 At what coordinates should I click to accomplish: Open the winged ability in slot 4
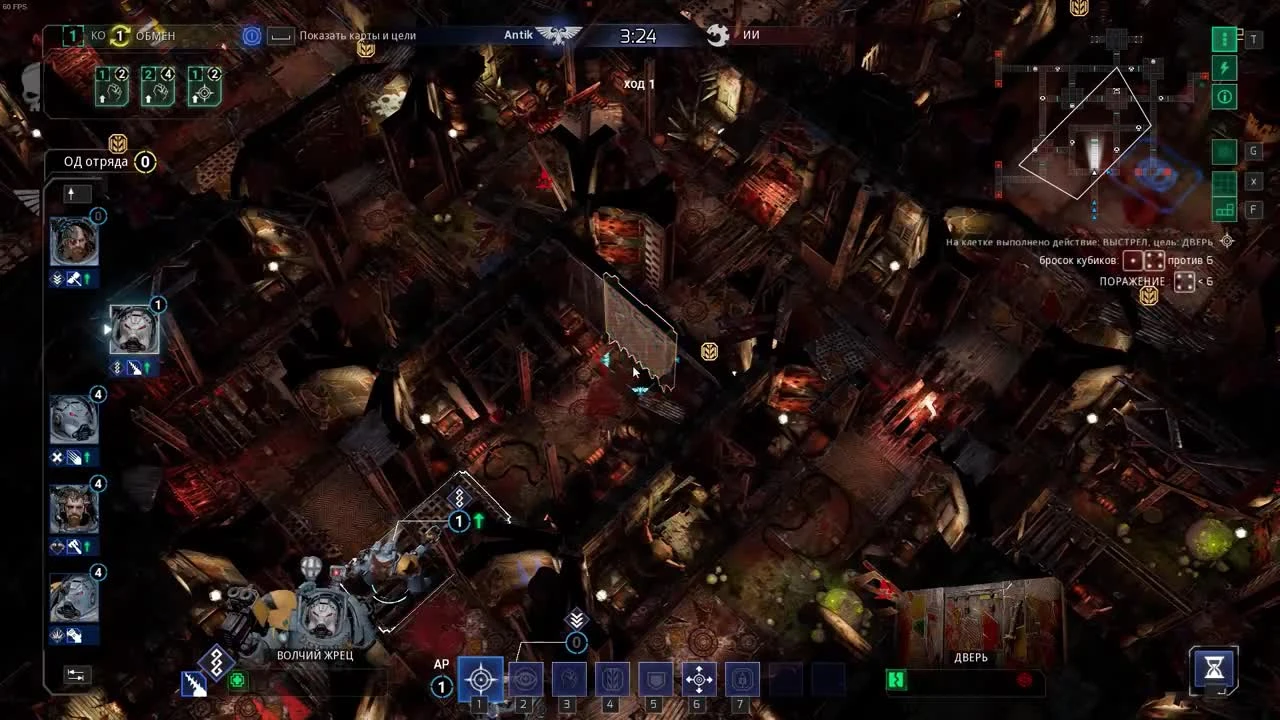click(611, 680)
